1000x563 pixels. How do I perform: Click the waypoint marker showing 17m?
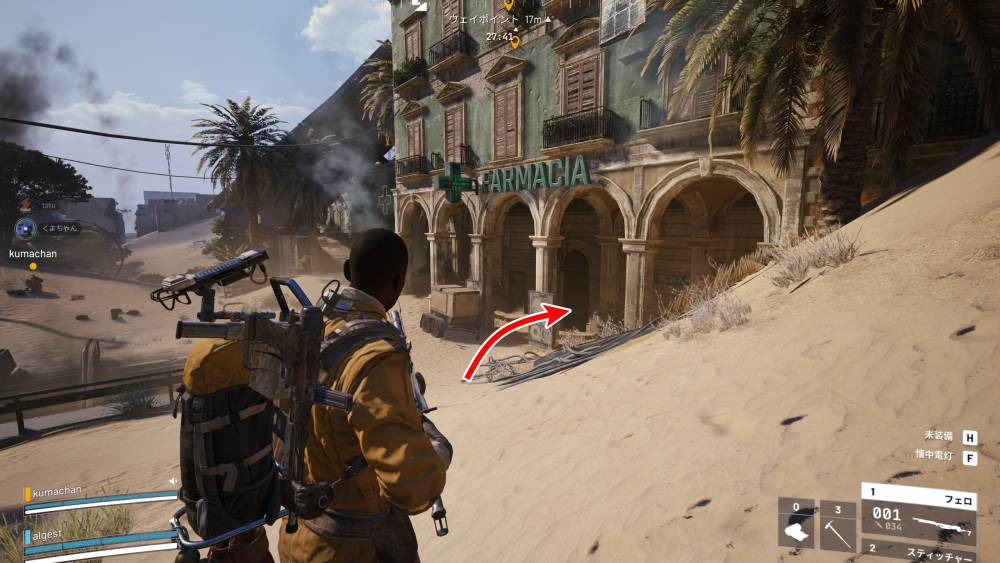click(508, 8)
